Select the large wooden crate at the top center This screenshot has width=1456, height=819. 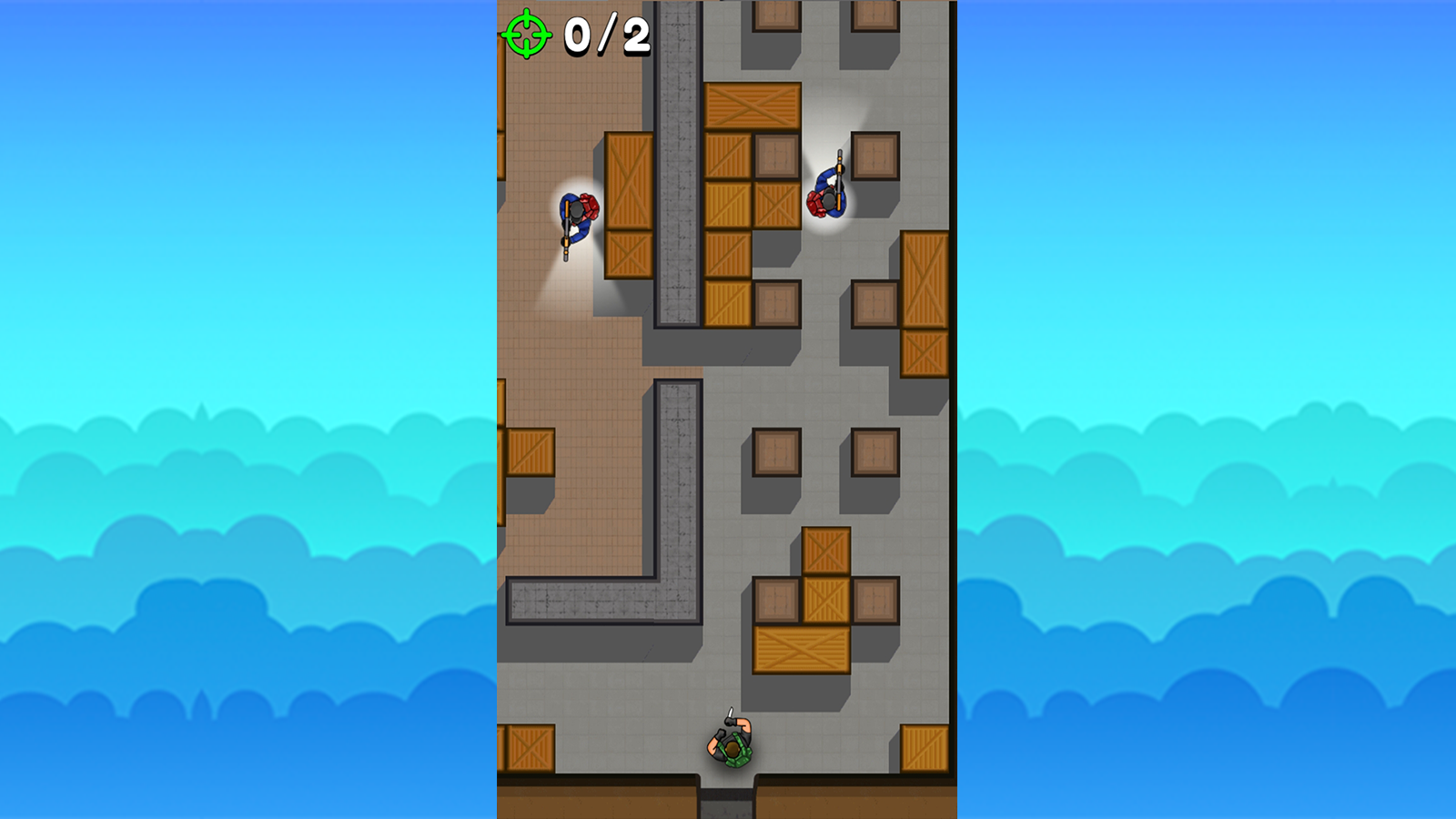[x=751, y=105]
